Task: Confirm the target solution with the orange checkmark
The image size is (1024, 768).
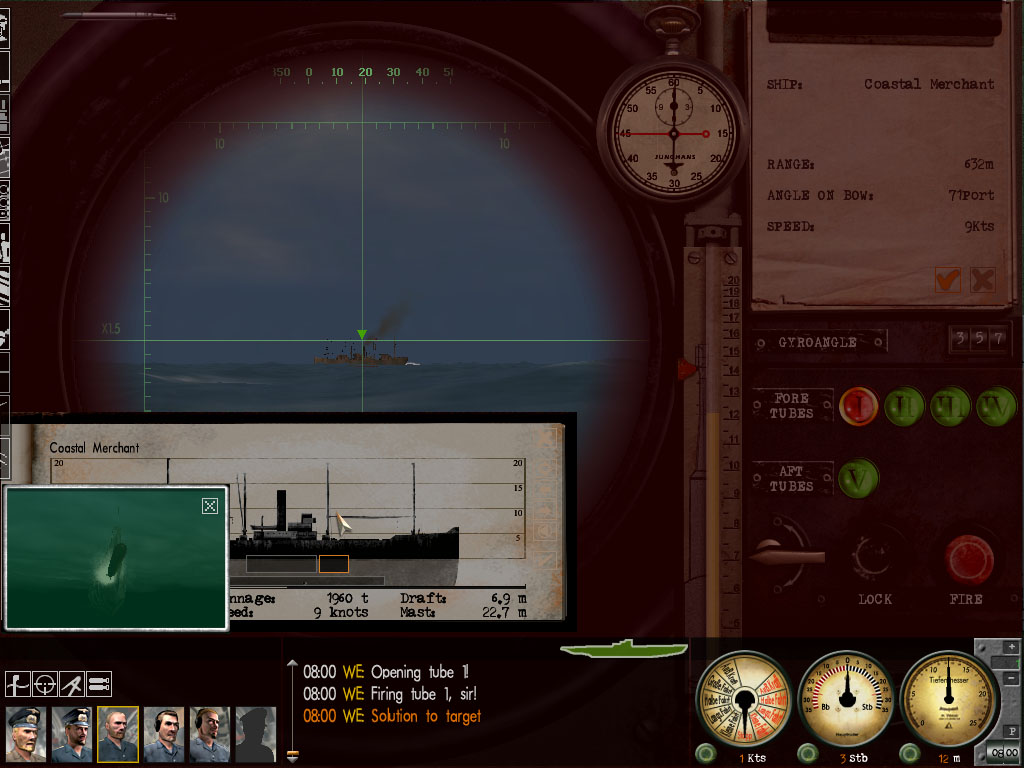Action: pos(947,280)
